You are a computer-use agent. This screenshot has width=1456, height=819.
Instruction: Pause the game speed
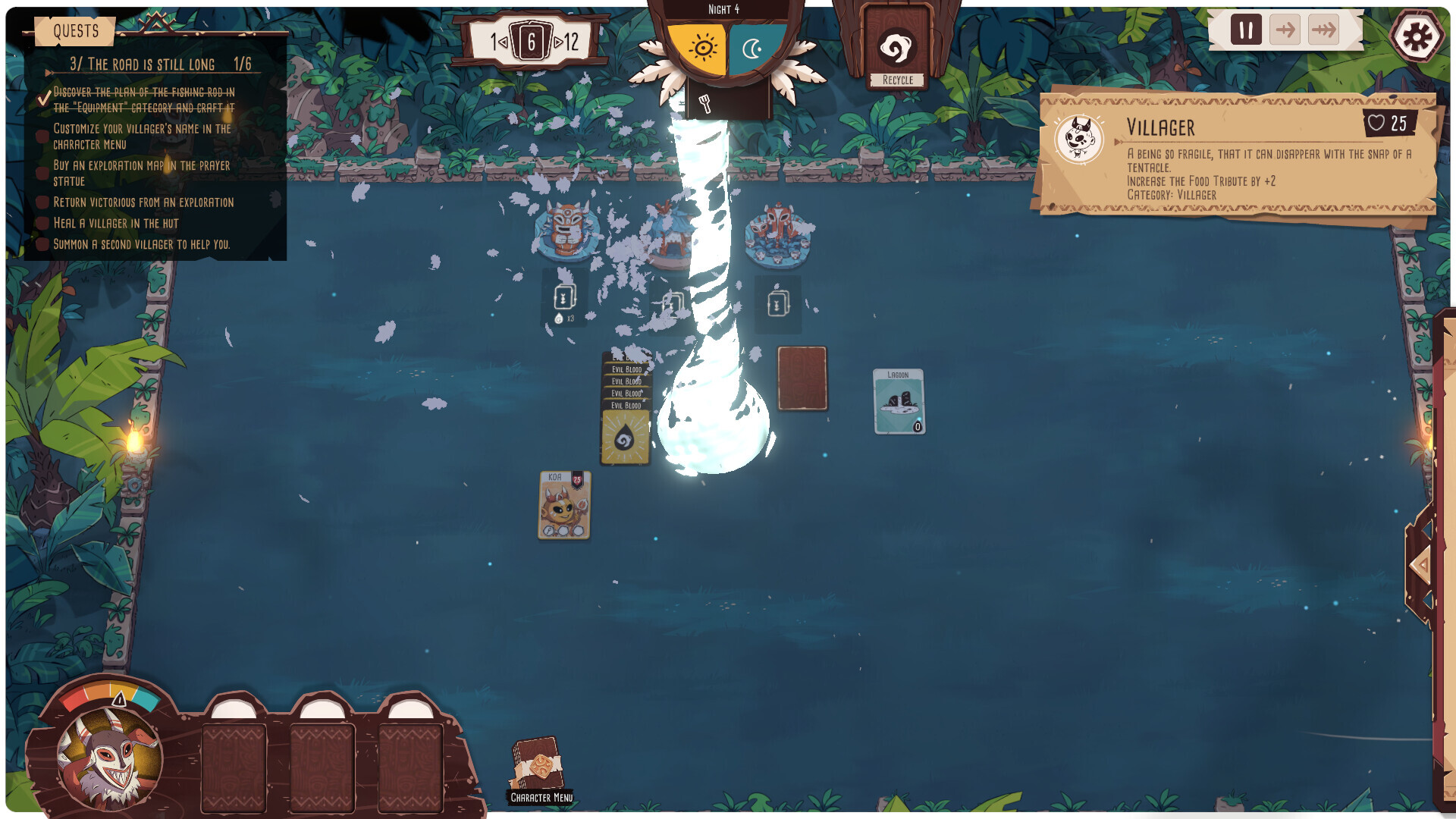[x=1245, y=30]
